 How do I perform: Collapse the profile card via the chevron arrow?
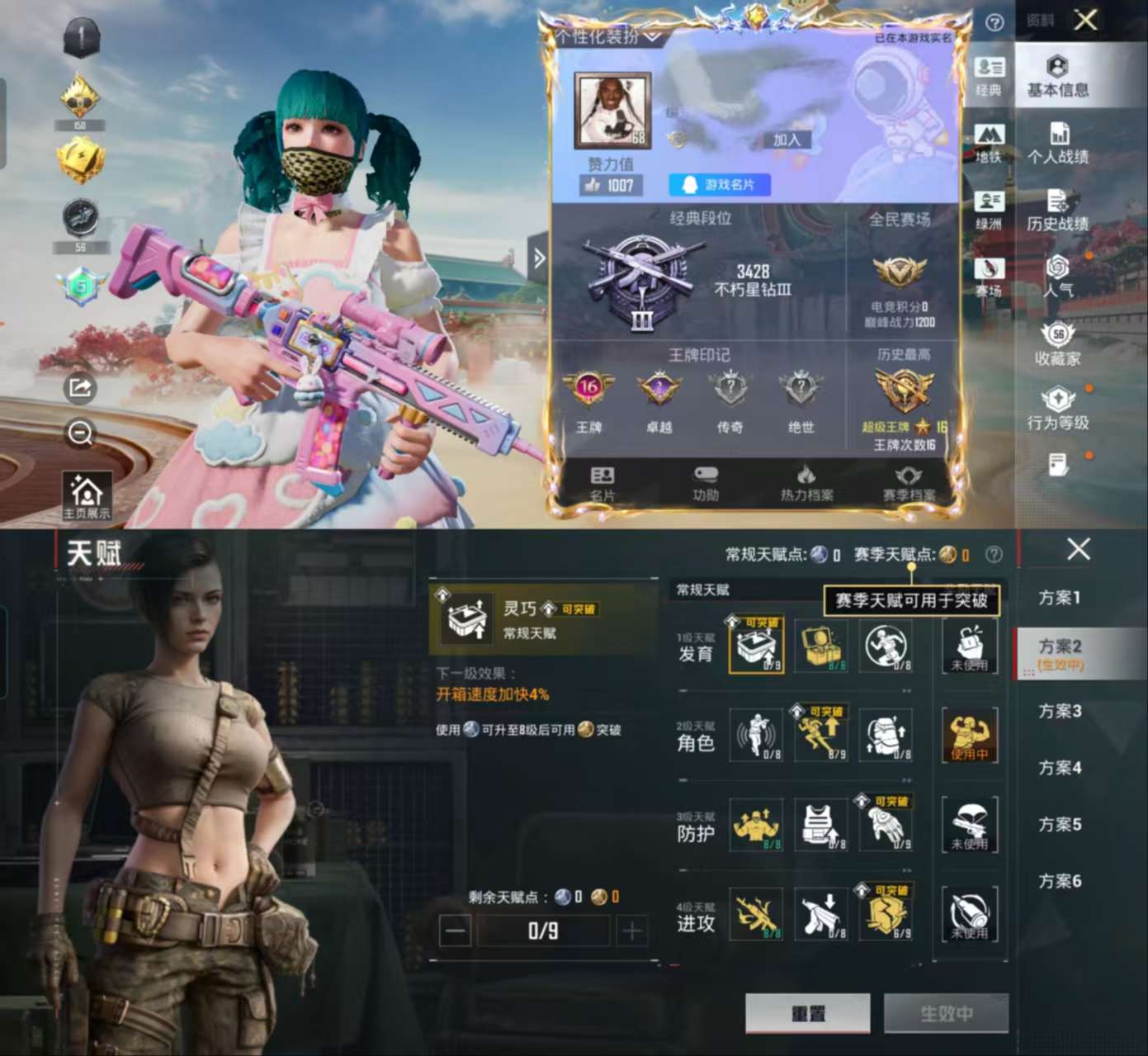[x=541, y=259]
